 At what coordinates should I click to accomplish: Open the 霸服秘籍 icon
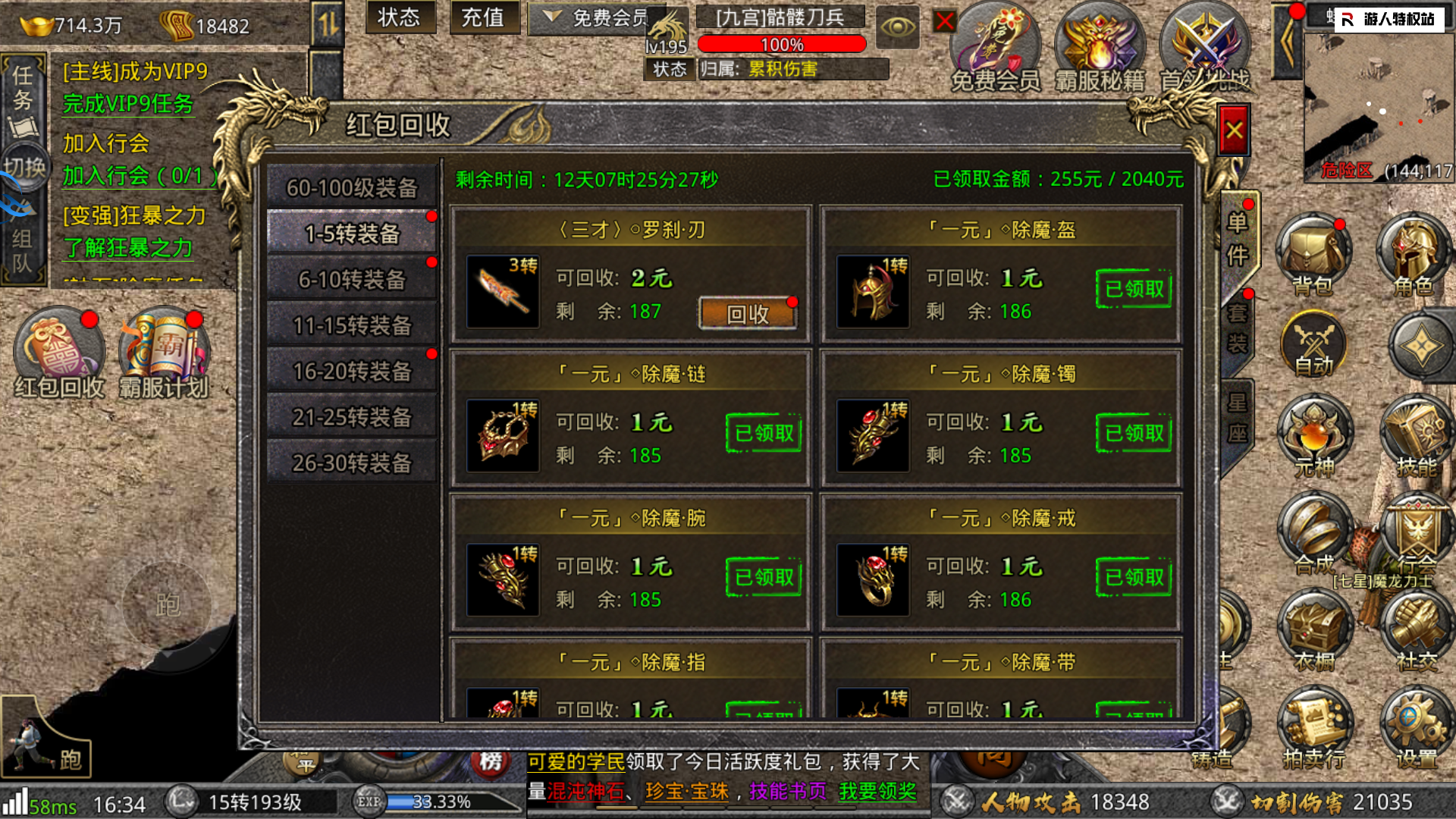[x=1100, y=45]
